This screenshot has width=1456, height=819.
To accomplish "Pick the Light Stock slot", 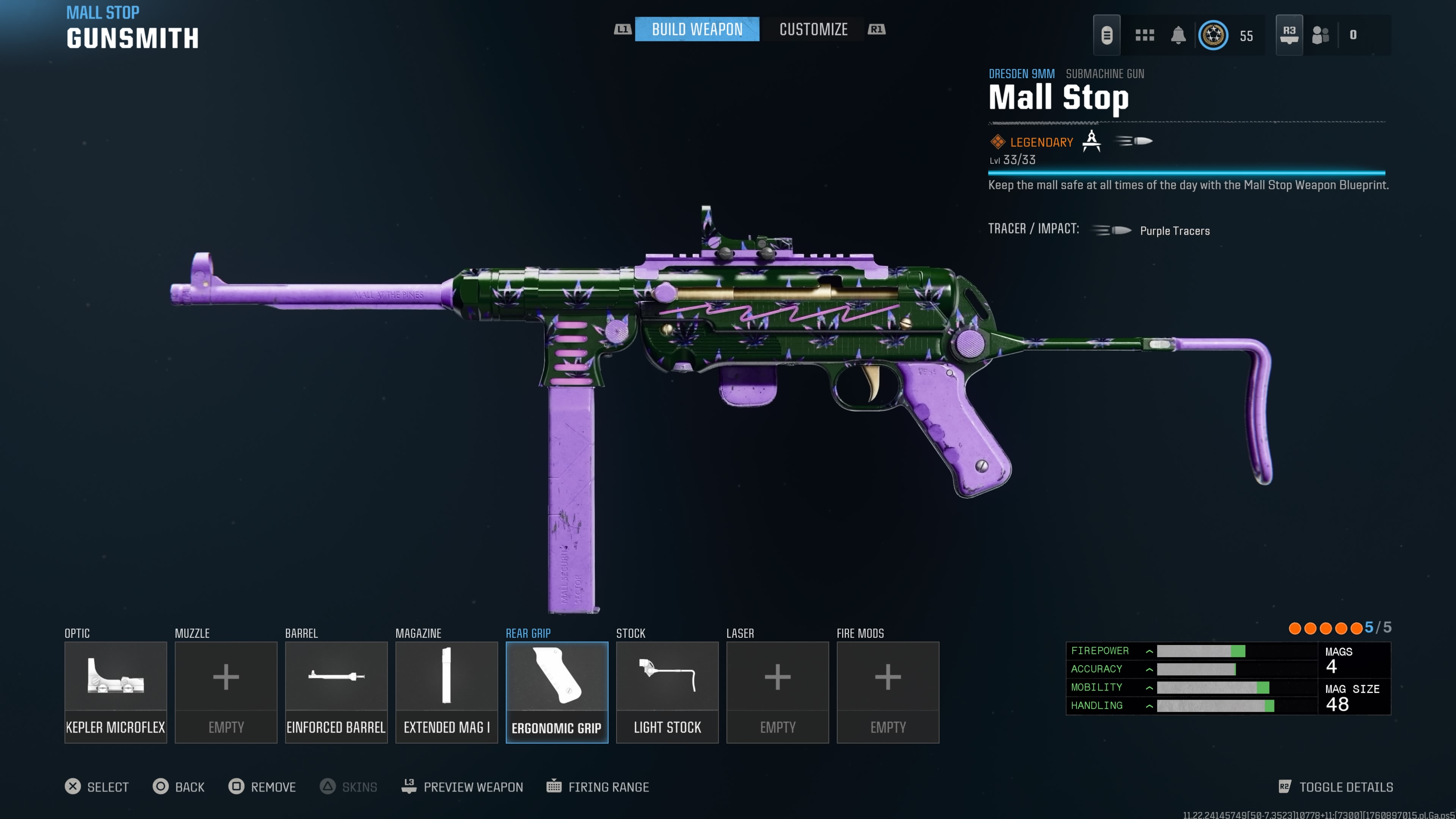I will pos(667,691).
